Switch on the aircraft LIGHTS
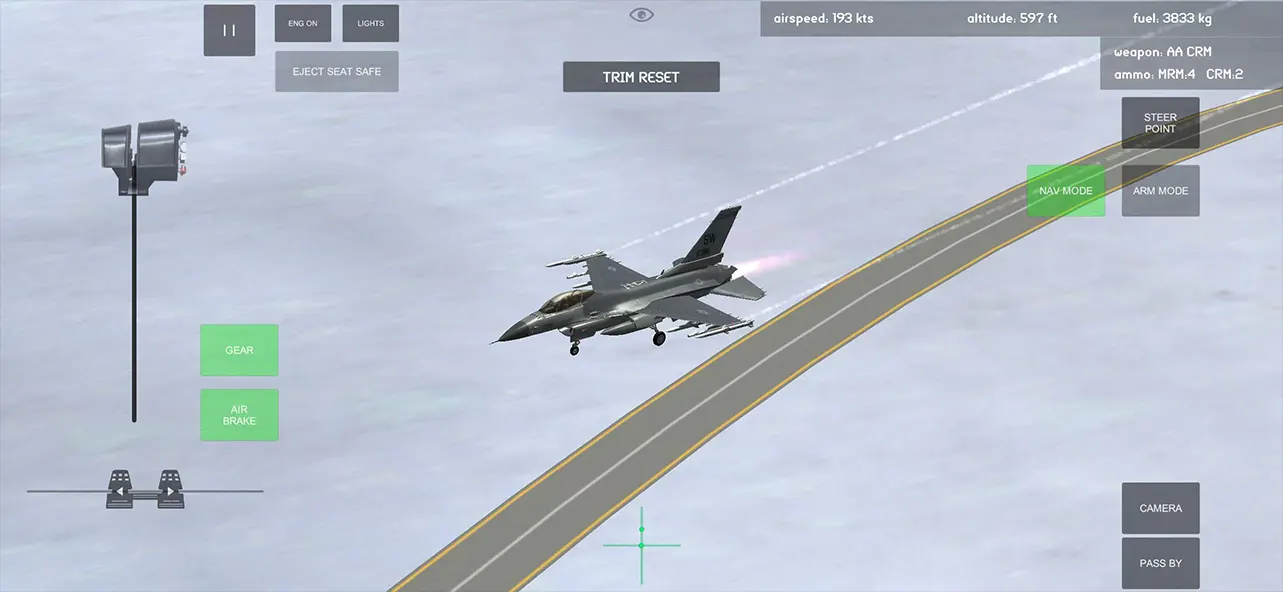The image size is (1283, 592). (x=370, y=23)
